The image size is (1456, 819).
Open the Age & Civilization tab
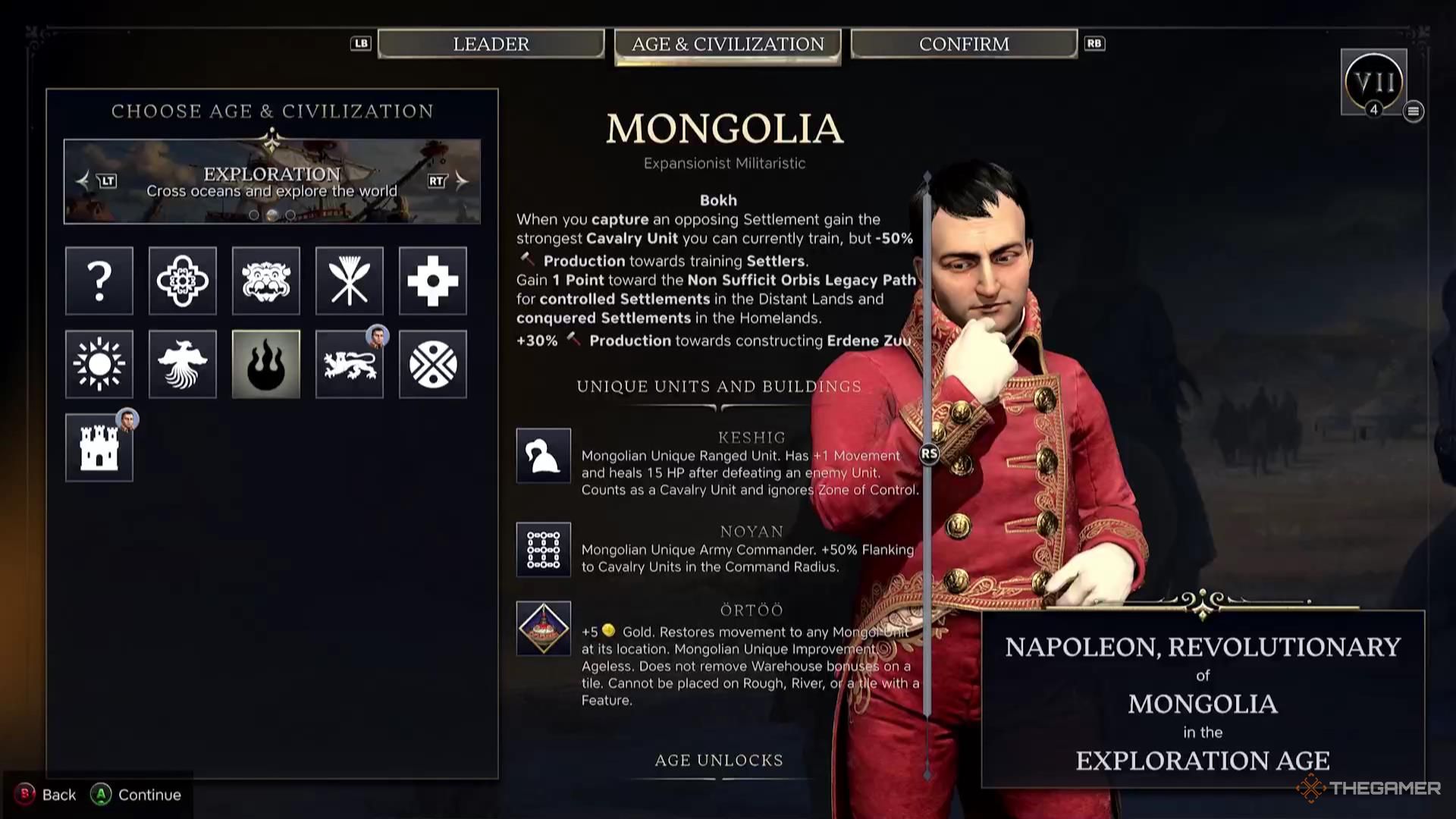click(727, 45)
